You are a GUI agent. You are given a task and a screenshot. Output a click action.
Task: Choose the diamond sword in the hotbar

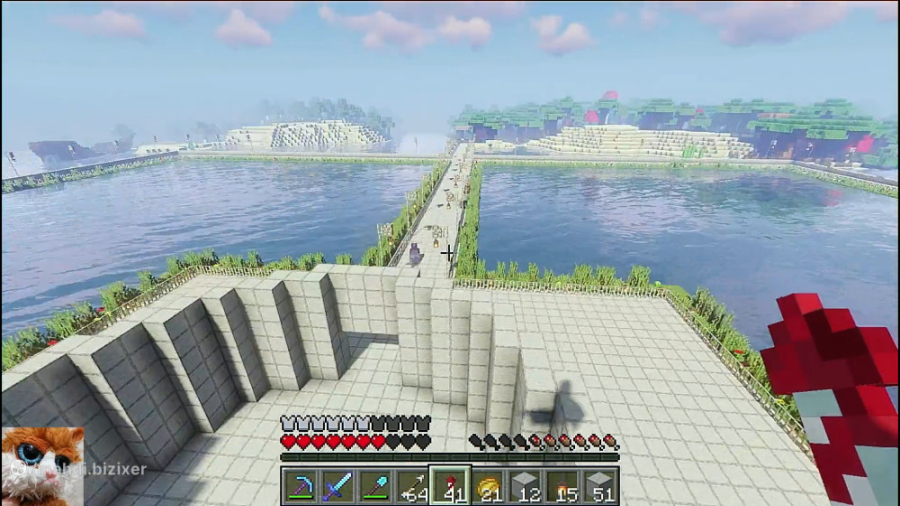[337, 486]
